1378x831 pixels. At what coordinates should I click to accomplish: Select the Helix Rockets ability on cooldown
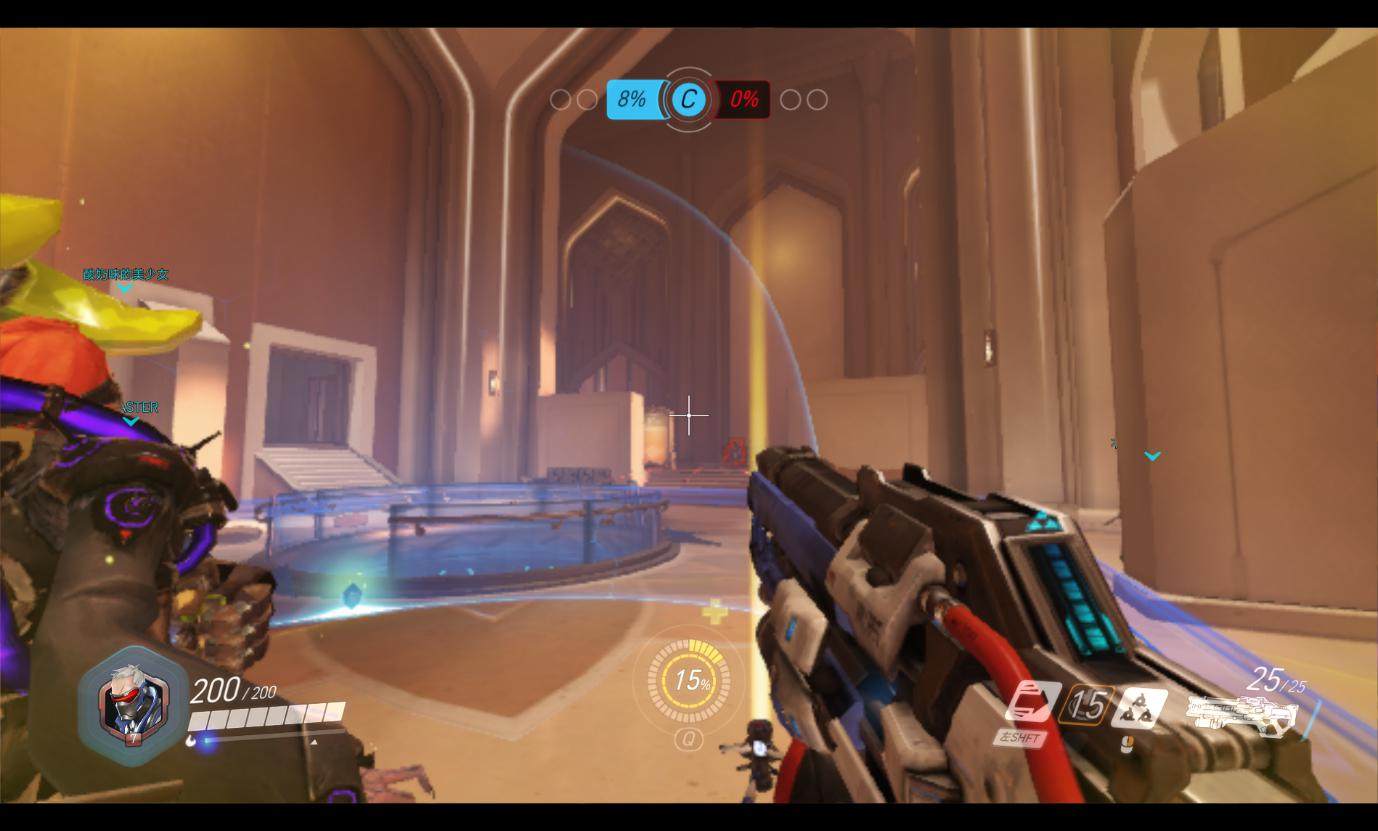tap(1086, 706)
